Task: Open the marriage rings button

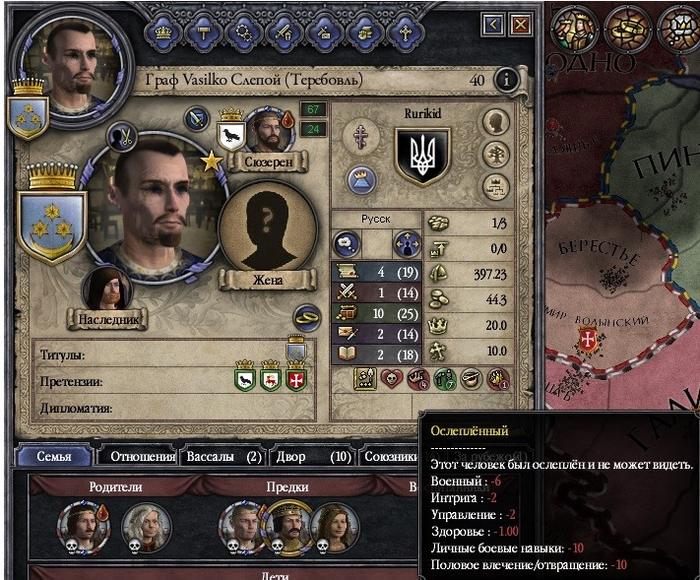Action: click(x=306, y=317)
